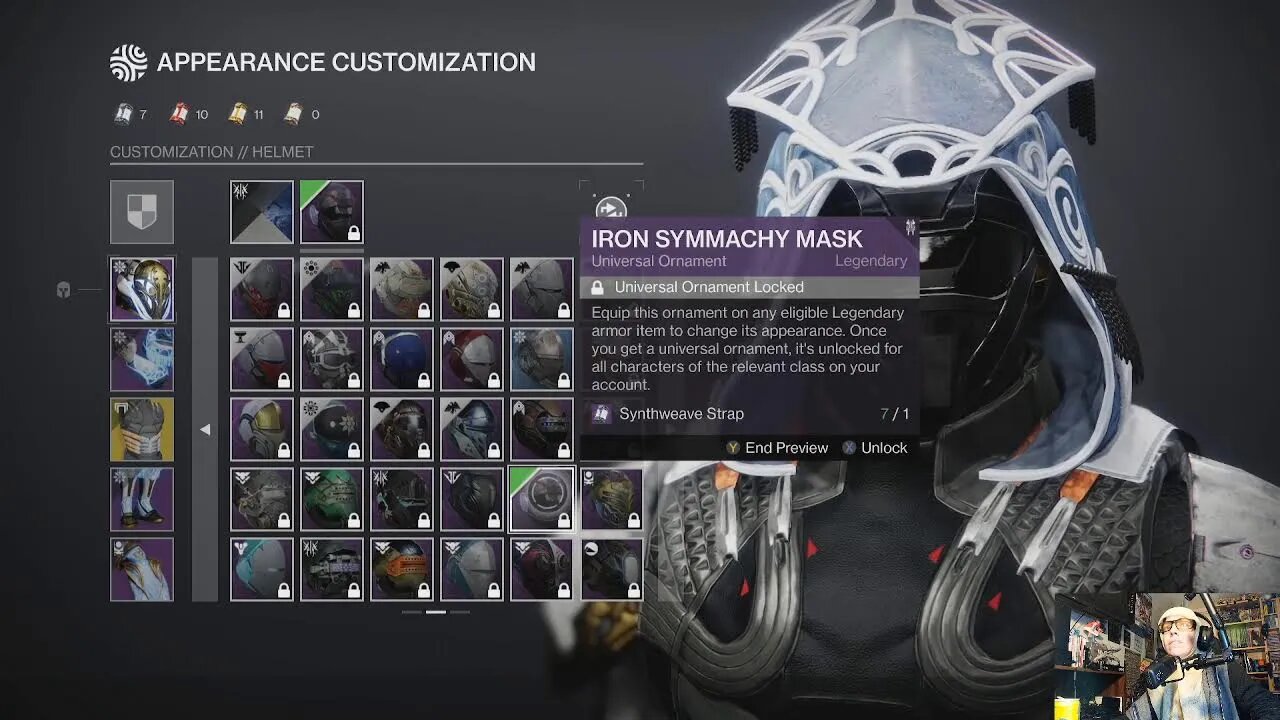Select the Titan mark class item slot

pos(142,570)
